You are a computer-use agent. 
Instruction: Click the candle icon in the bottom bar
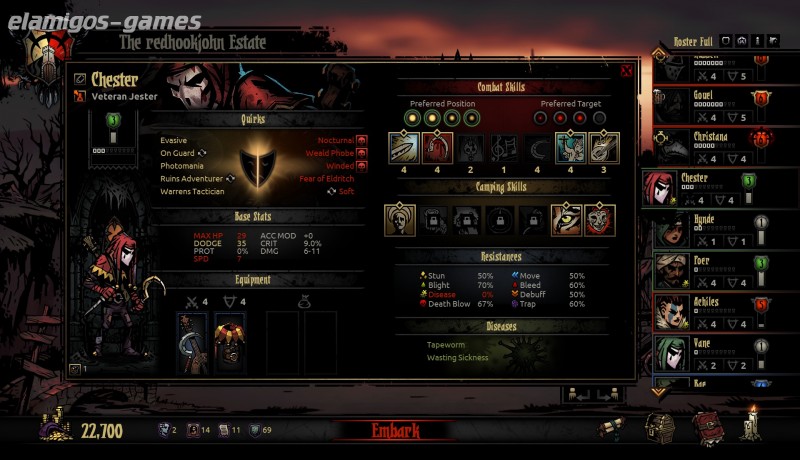click(x=750, y=426)
